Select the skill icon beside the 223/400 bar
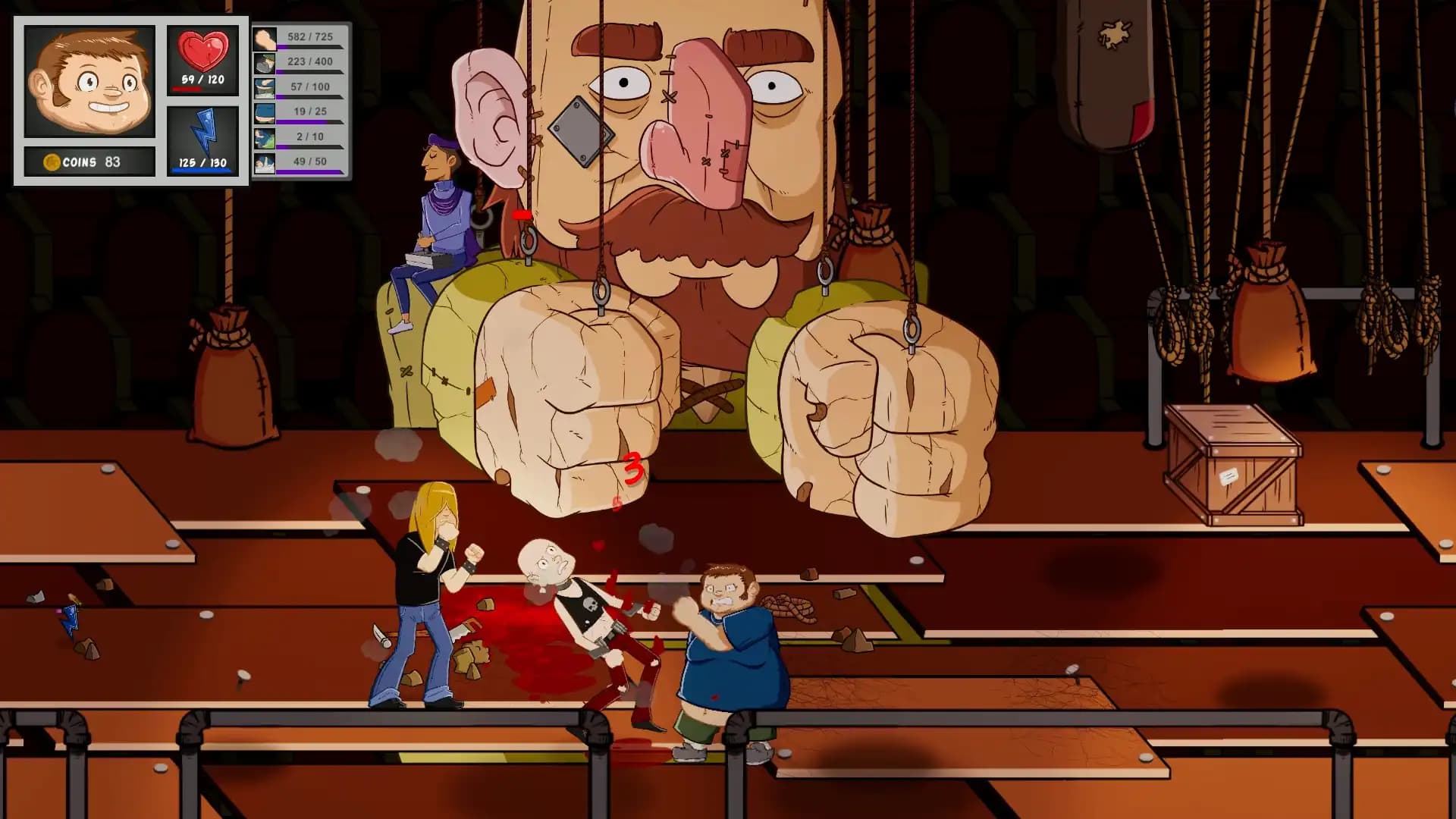Screen dimensions: 1456x819 tap(264, 64)
